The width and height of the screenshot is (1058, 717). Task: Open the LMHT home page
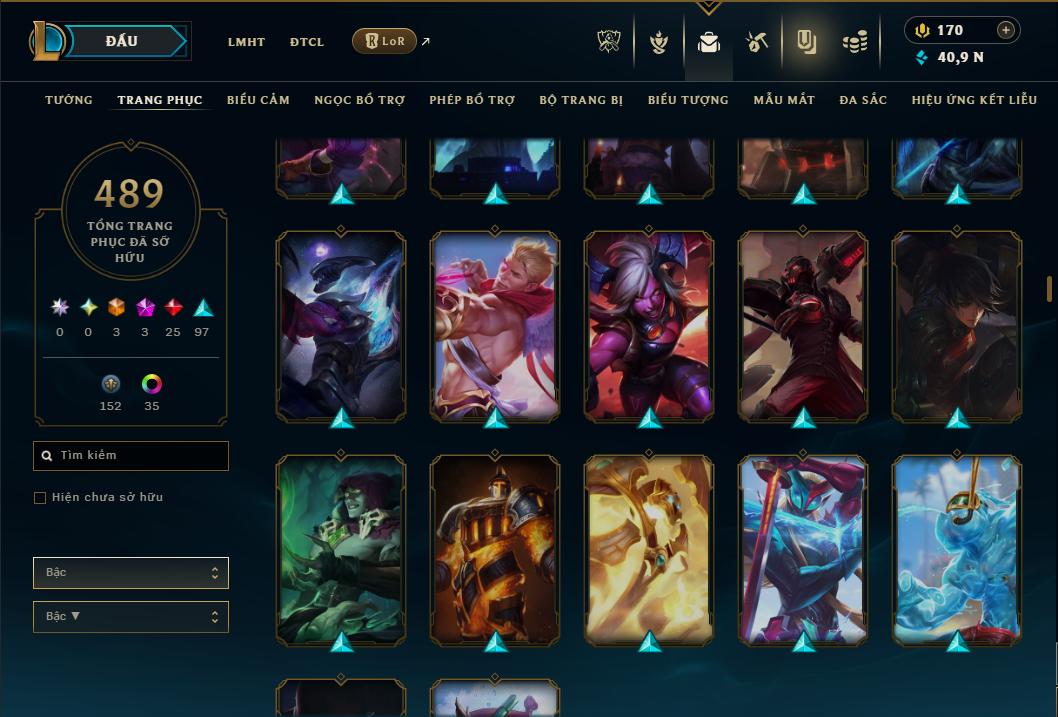pos(246,42)
